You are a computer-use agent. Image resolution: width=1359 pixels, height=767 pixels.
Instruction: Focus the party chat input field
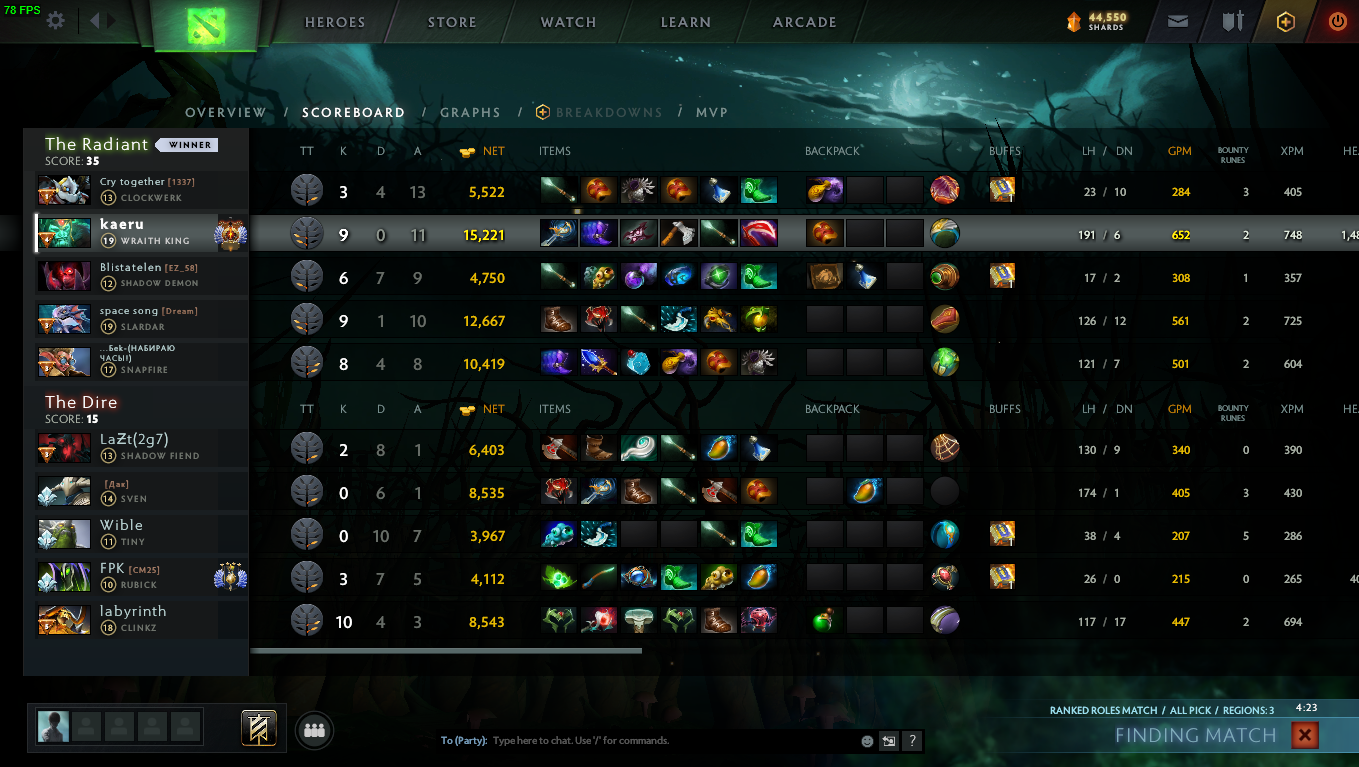670,741
